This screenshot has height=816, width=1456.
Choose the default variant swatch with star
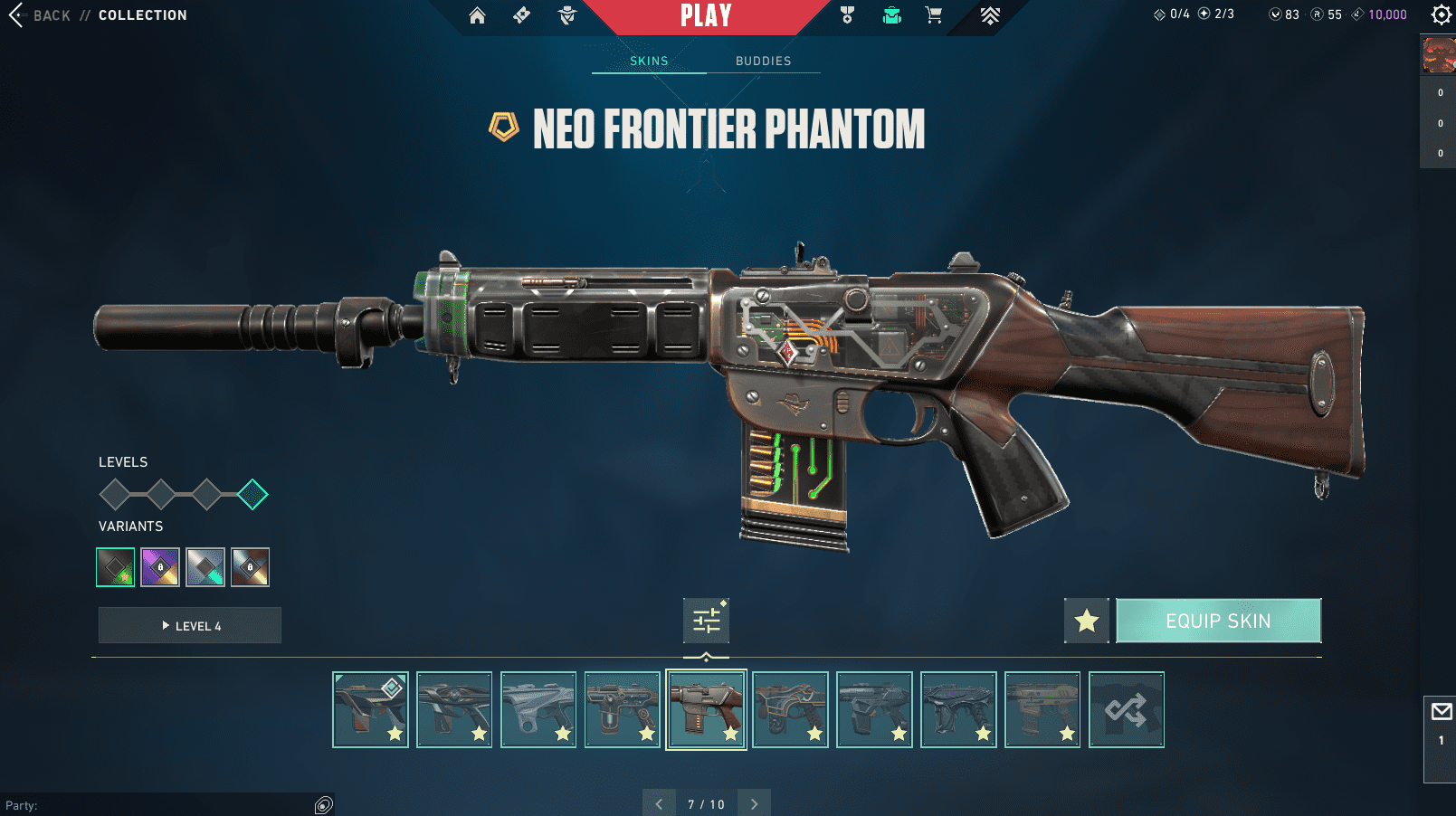click(x=116, y=567)
